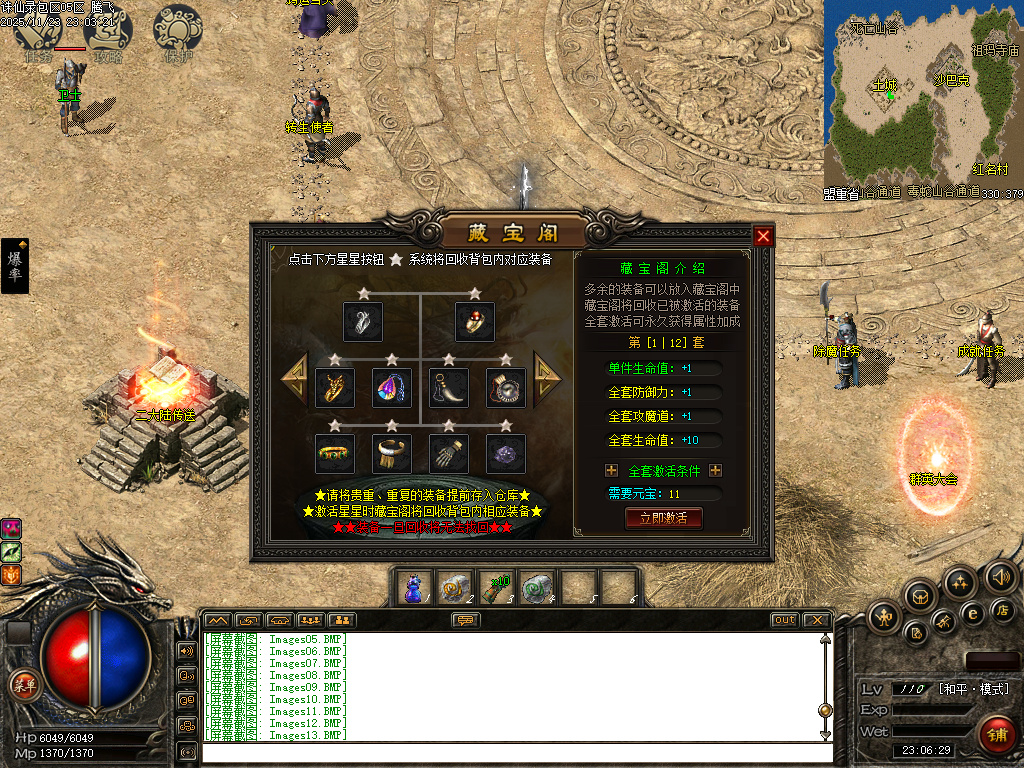The image size is (1024, 768).
Task: Close the chat panel with its X button
Action: [817, 620]
